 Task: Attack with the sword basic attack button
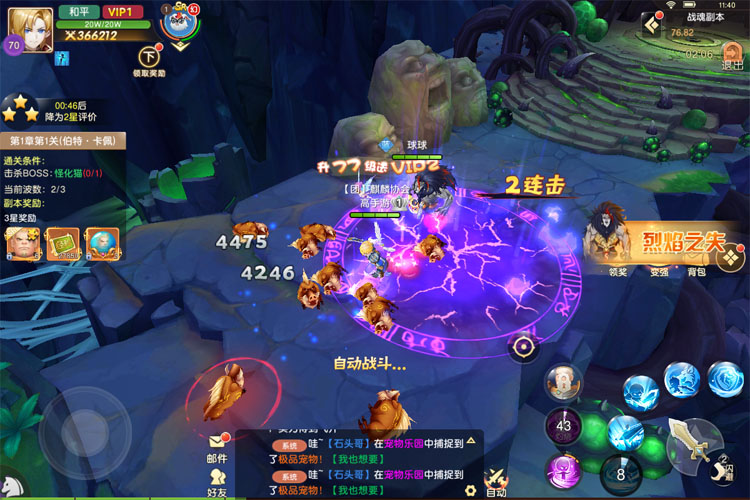(x=693, y=441)
